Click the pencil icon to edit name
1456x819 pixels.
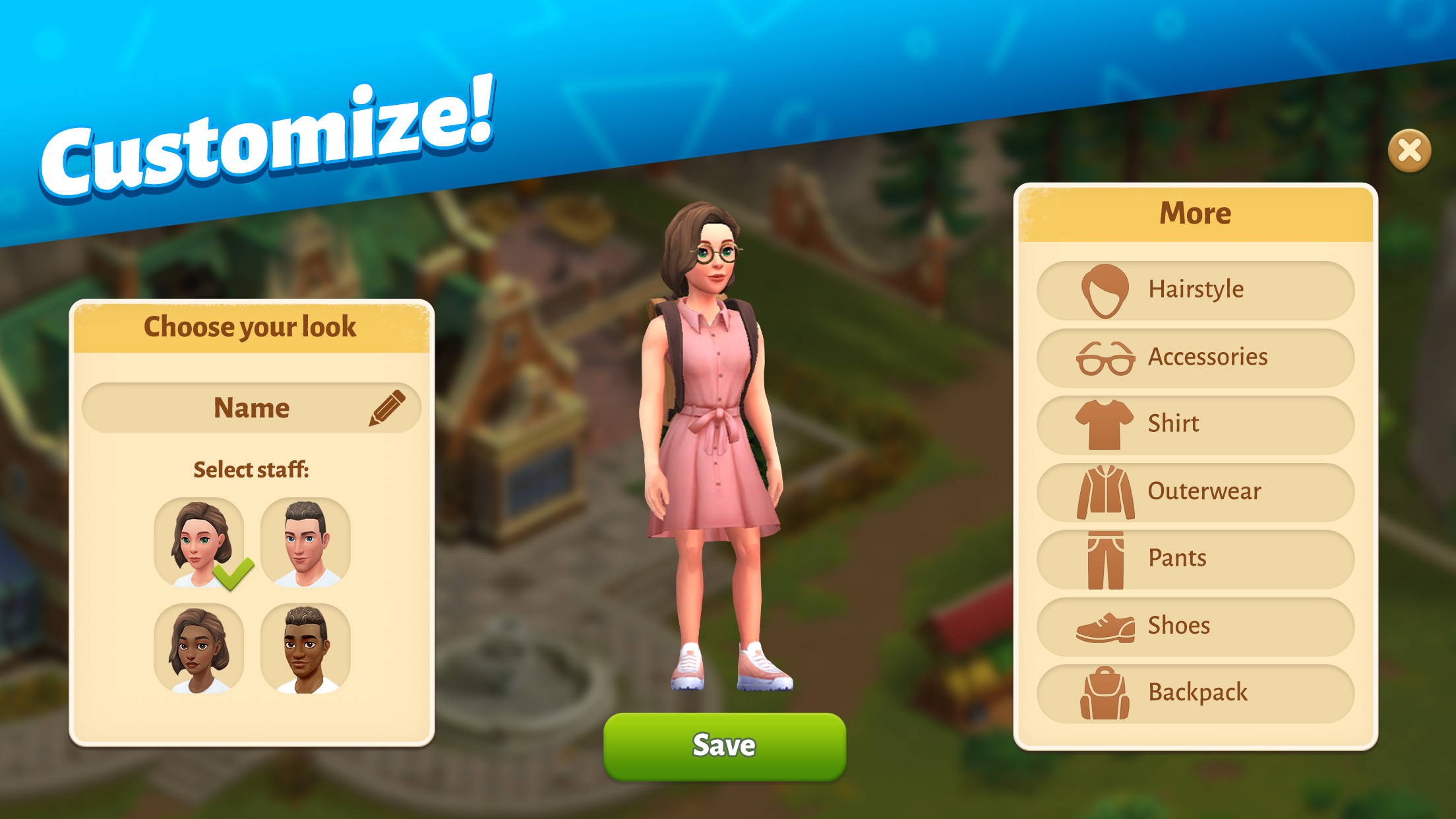click(x=386, y=407)
